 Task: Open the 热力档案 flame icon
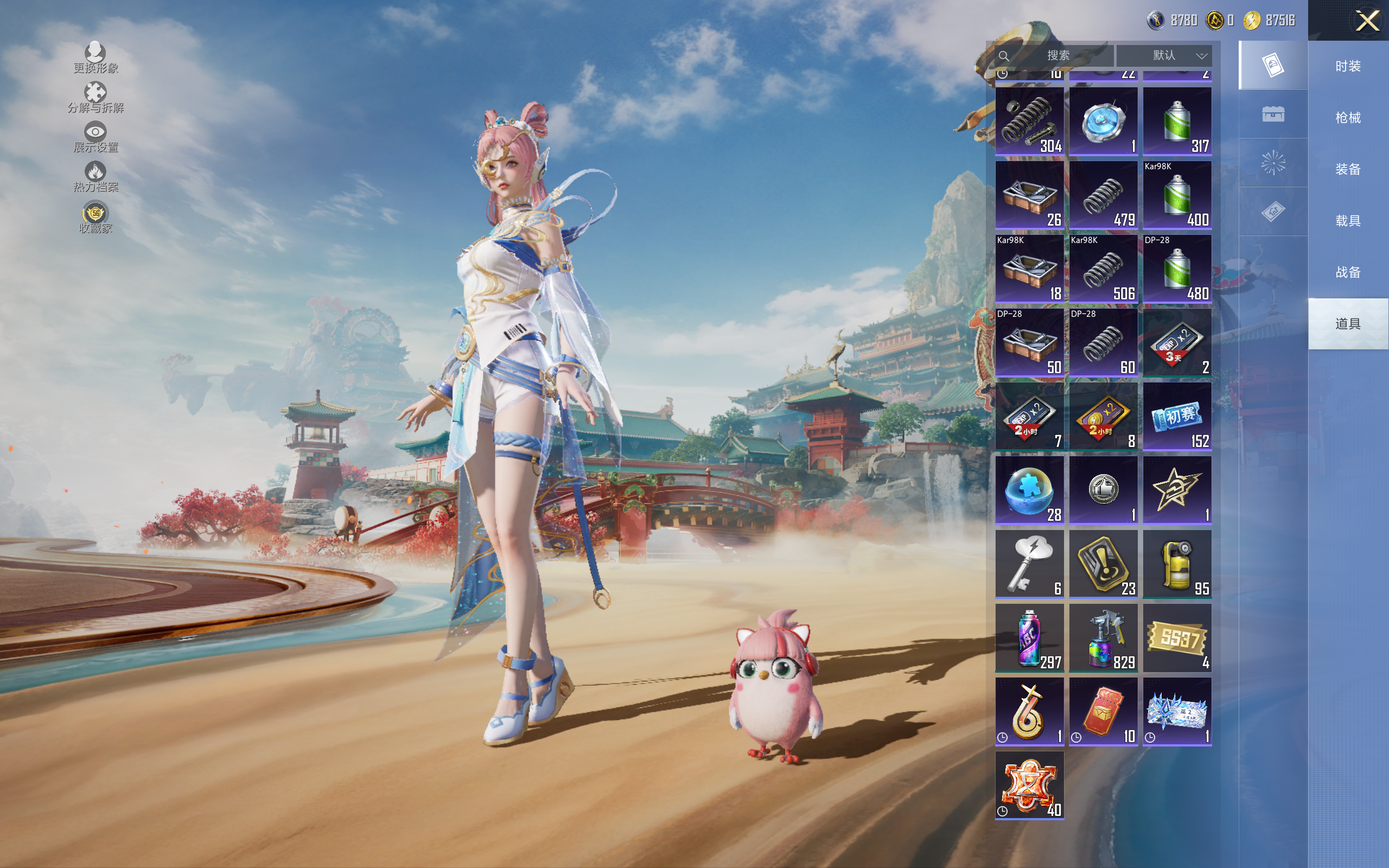click(x=95, y=177)
